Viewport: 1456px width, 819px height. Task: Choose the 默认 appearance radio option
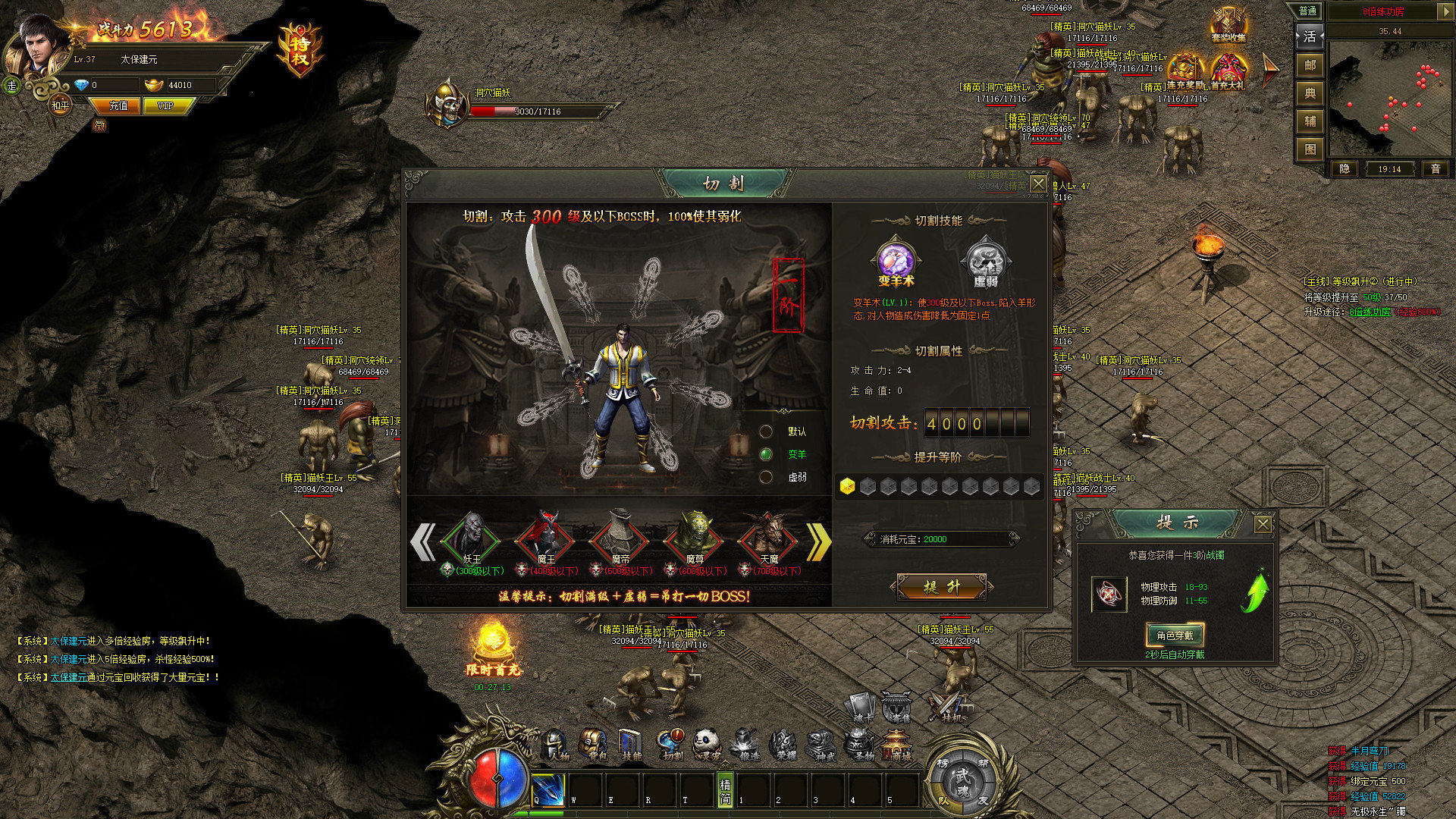(x=767, y=431)
